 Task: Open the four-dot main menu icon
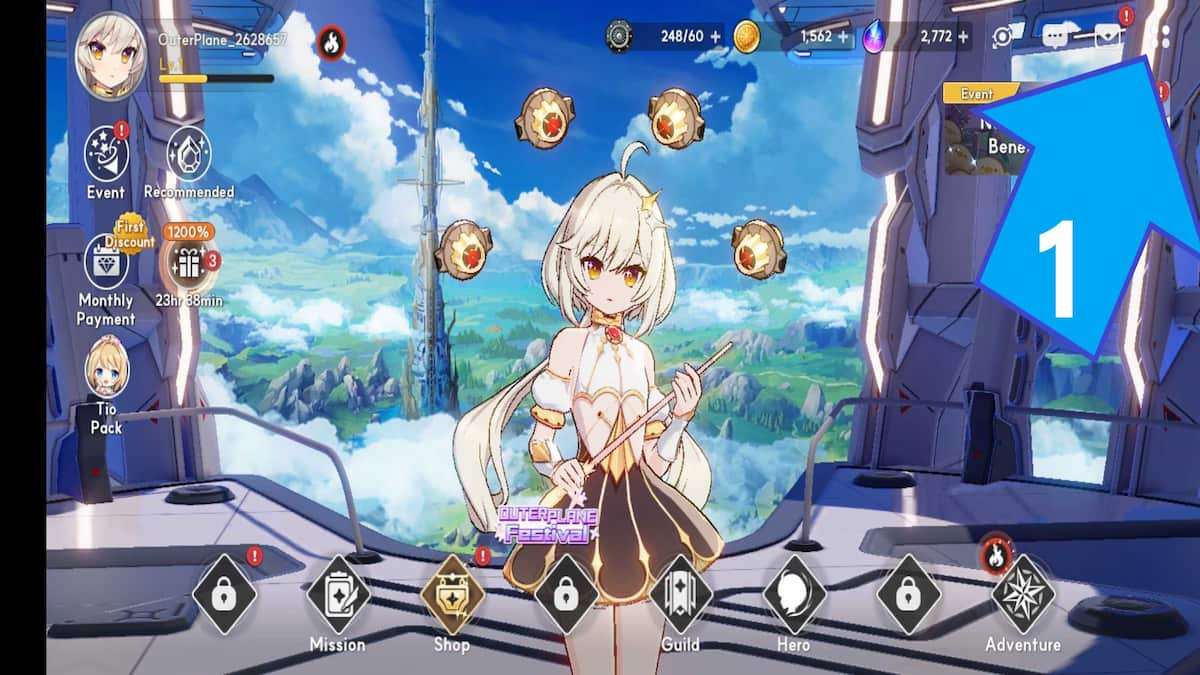[1160, 37]
